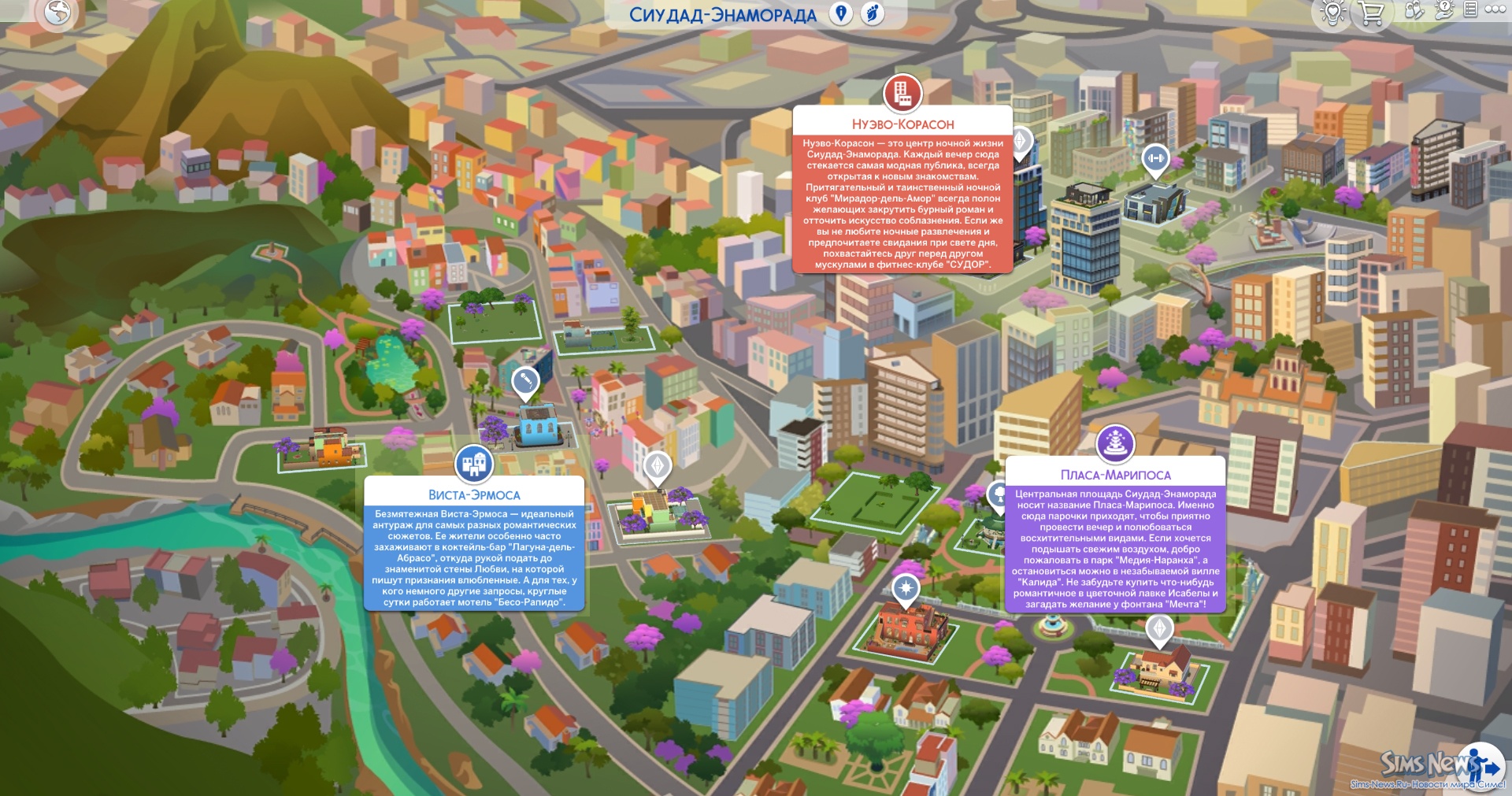This screenshot has height=796, width=1512.
Task: Open the question-mark help icon
Action: [1444, 9]
